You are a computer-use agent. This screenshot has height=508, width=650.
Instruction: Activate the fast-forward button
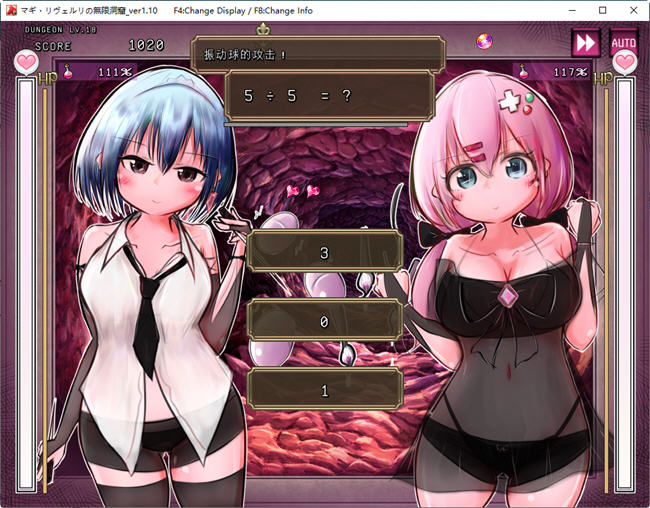click(x=585, y=43)
